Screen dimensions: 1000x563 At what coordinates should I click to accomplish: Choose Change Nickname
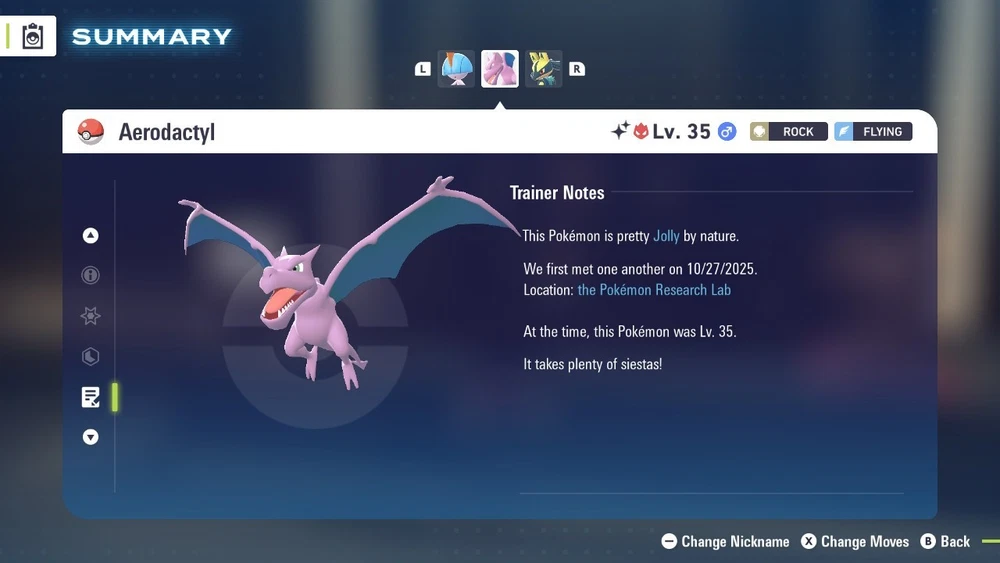pos(726,541)
